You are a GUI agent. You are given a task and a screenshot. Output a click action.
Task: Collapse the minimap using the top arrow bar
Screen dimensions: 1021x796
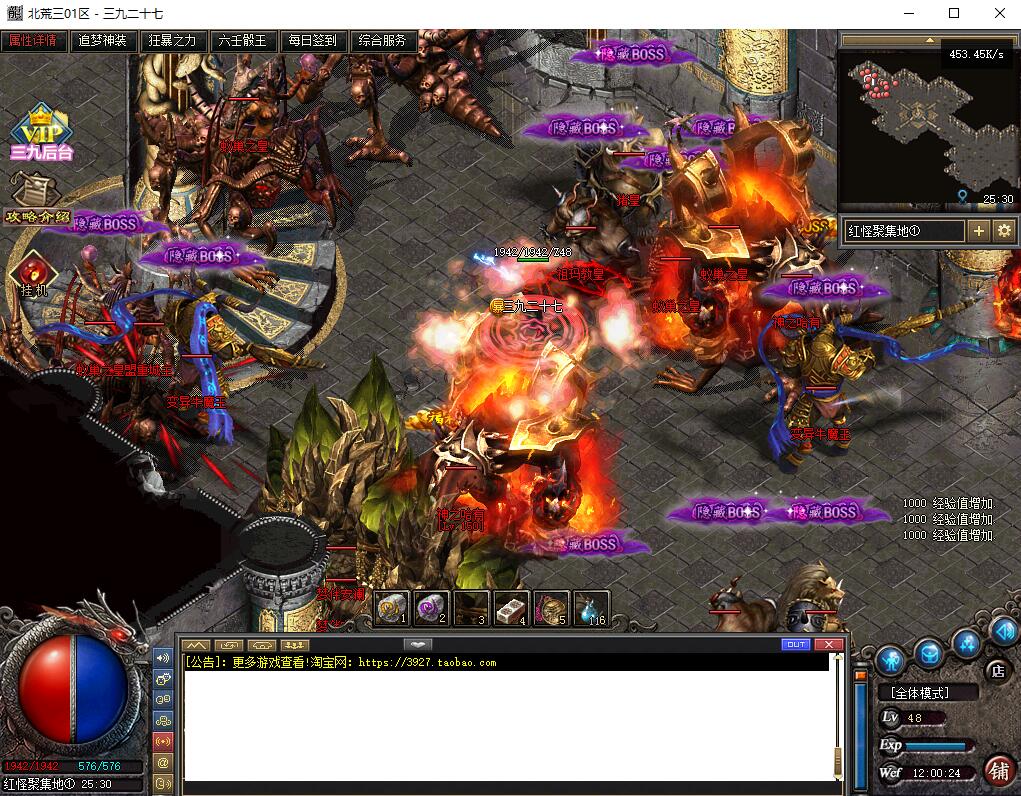(928, 41)
